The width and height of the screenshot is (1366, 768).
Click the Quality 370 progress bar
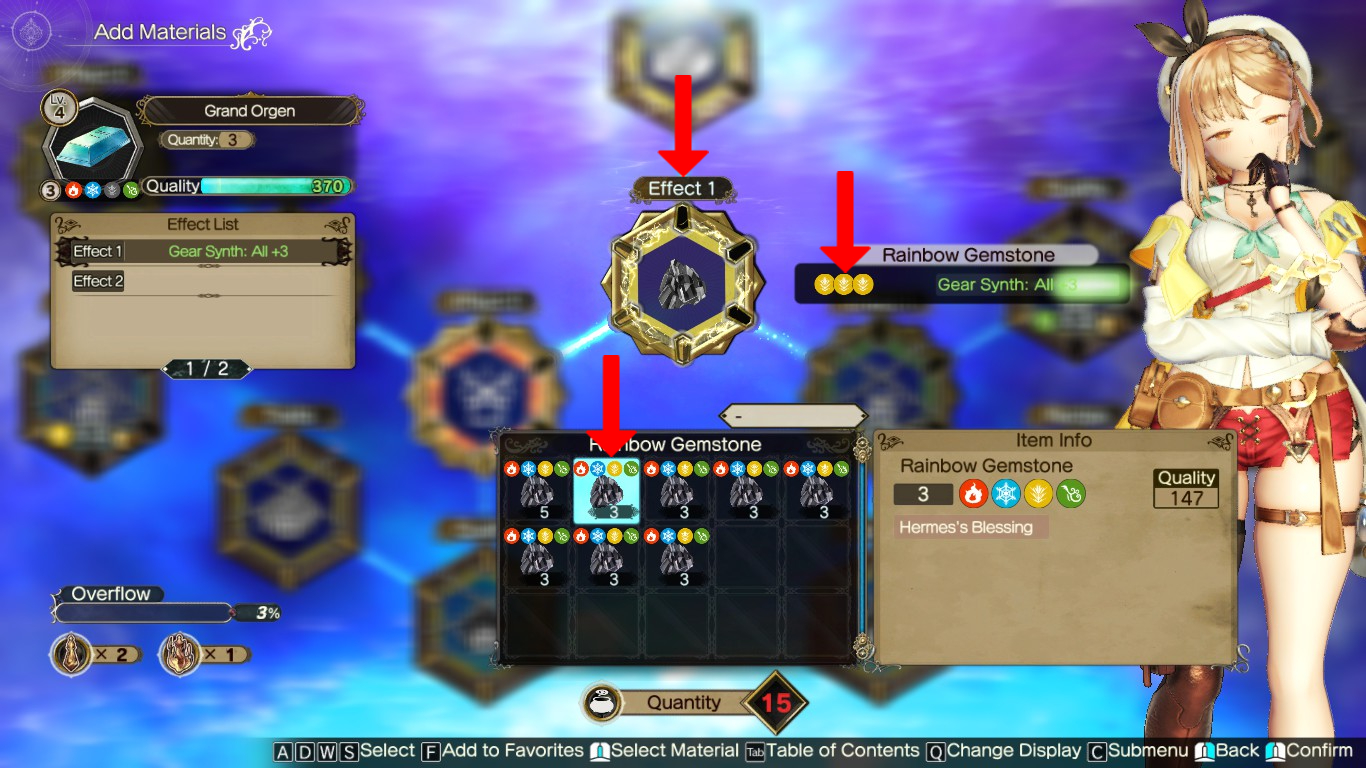click(246, 186)
